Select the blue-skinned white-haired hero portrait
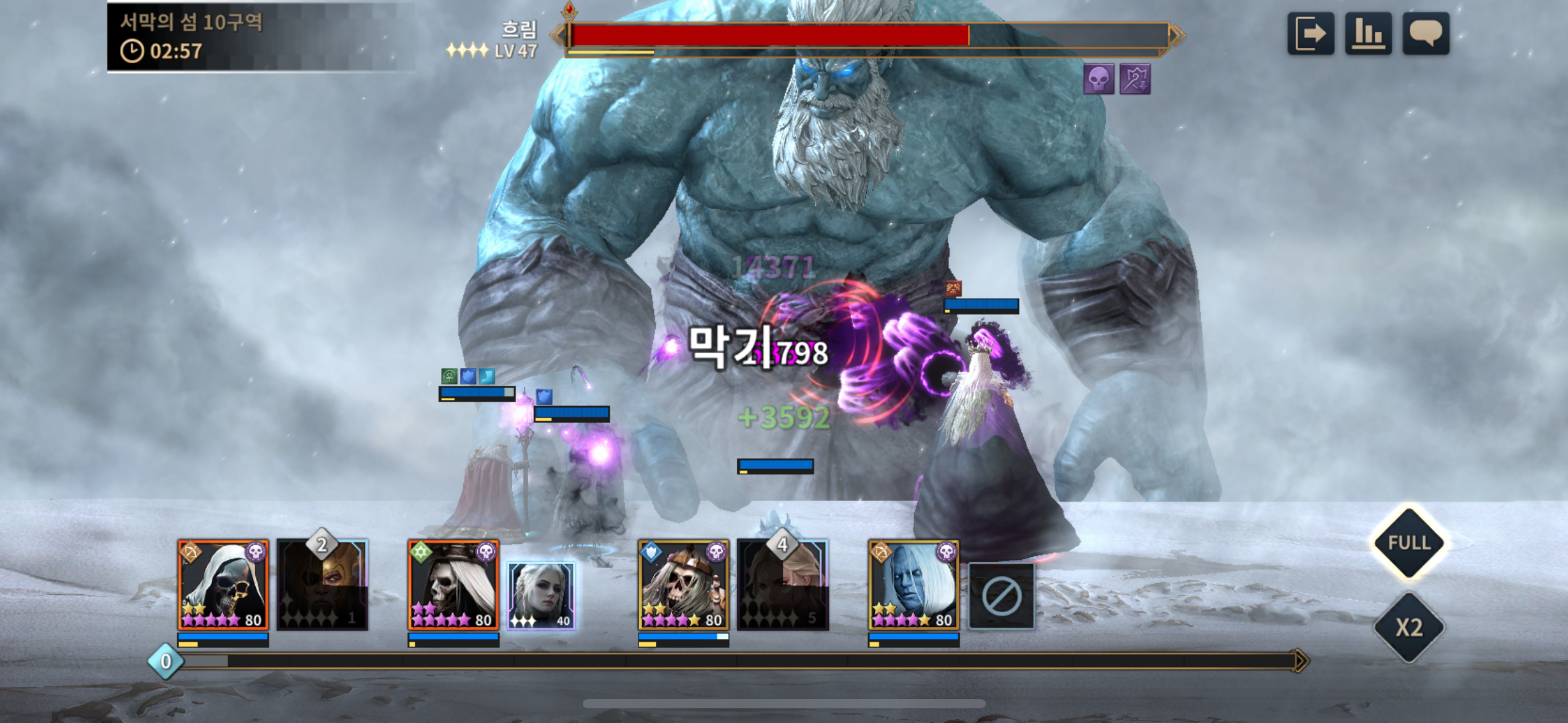The image size is (1568, 723). (x=913, y=585)
